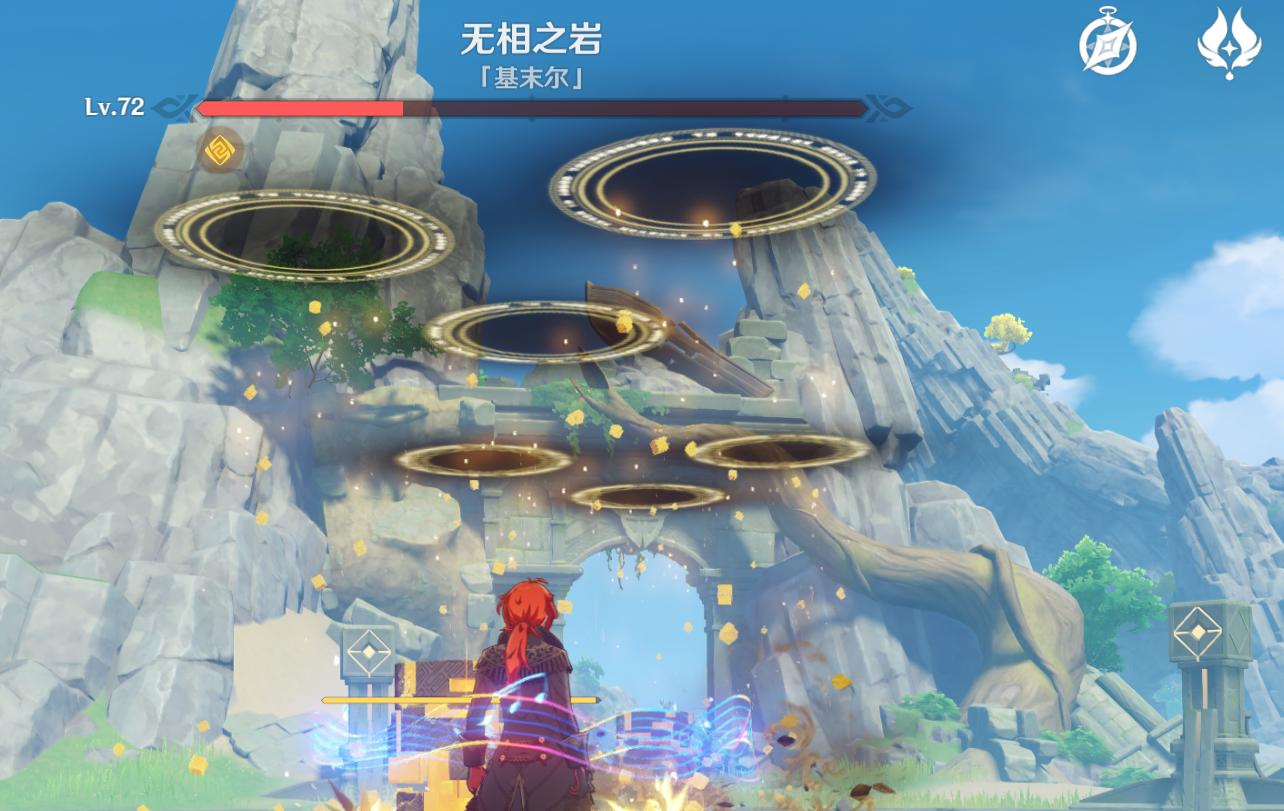Click the challenge timer stopwatch icon
The width and height of the screenshot is (1284, 811).
[x=1106, y=44]
